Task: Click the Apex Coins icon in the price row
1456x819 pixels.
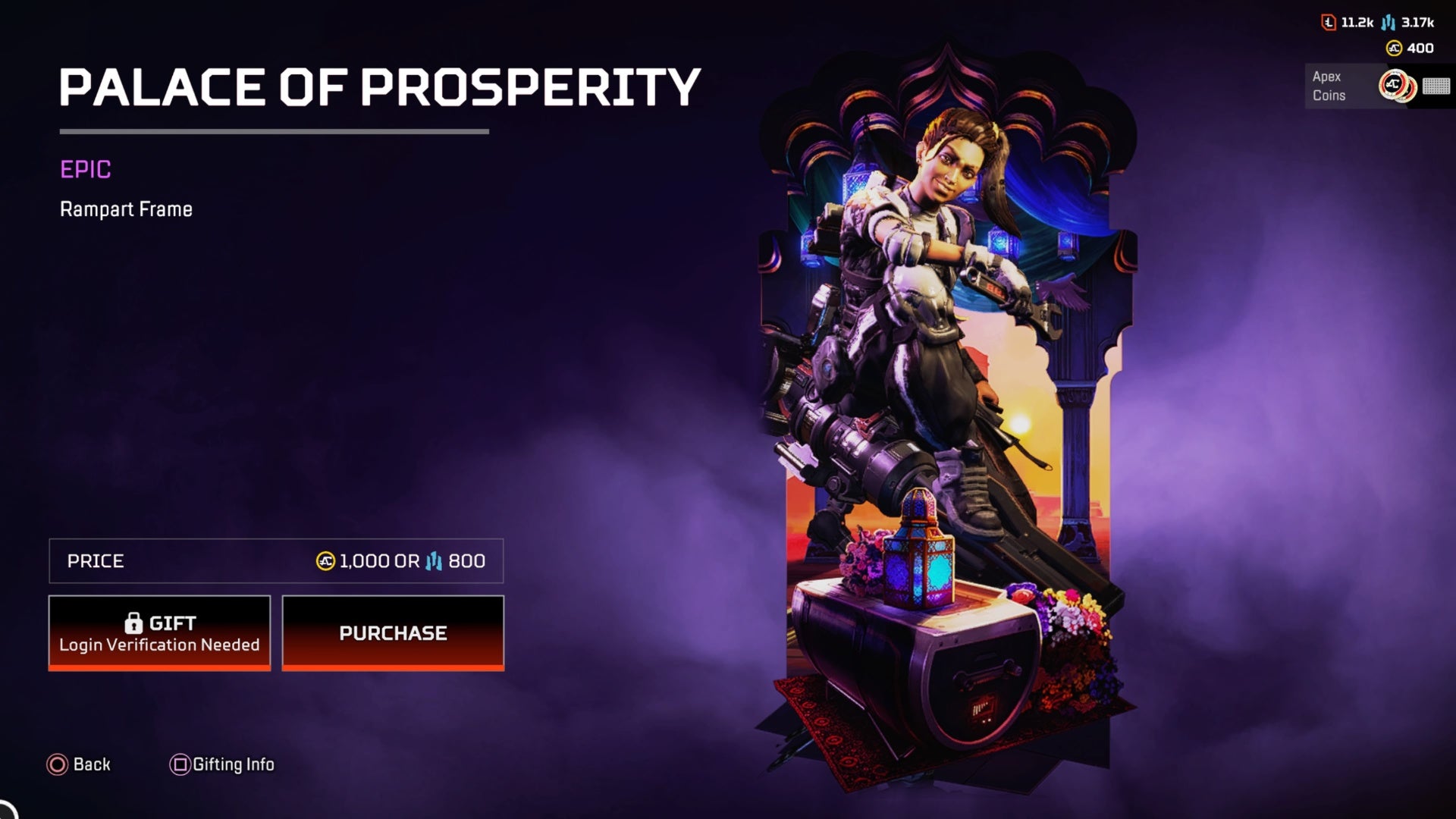Action: point(325,561)
